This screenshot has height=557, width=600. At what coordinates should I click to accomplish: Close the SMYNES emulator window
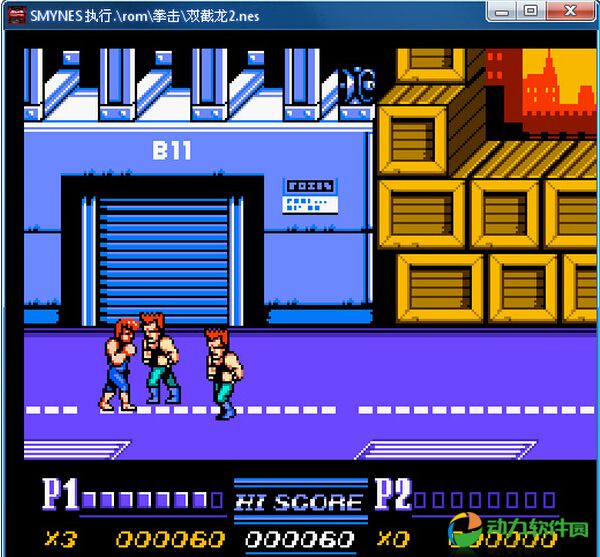pos(568,11)
